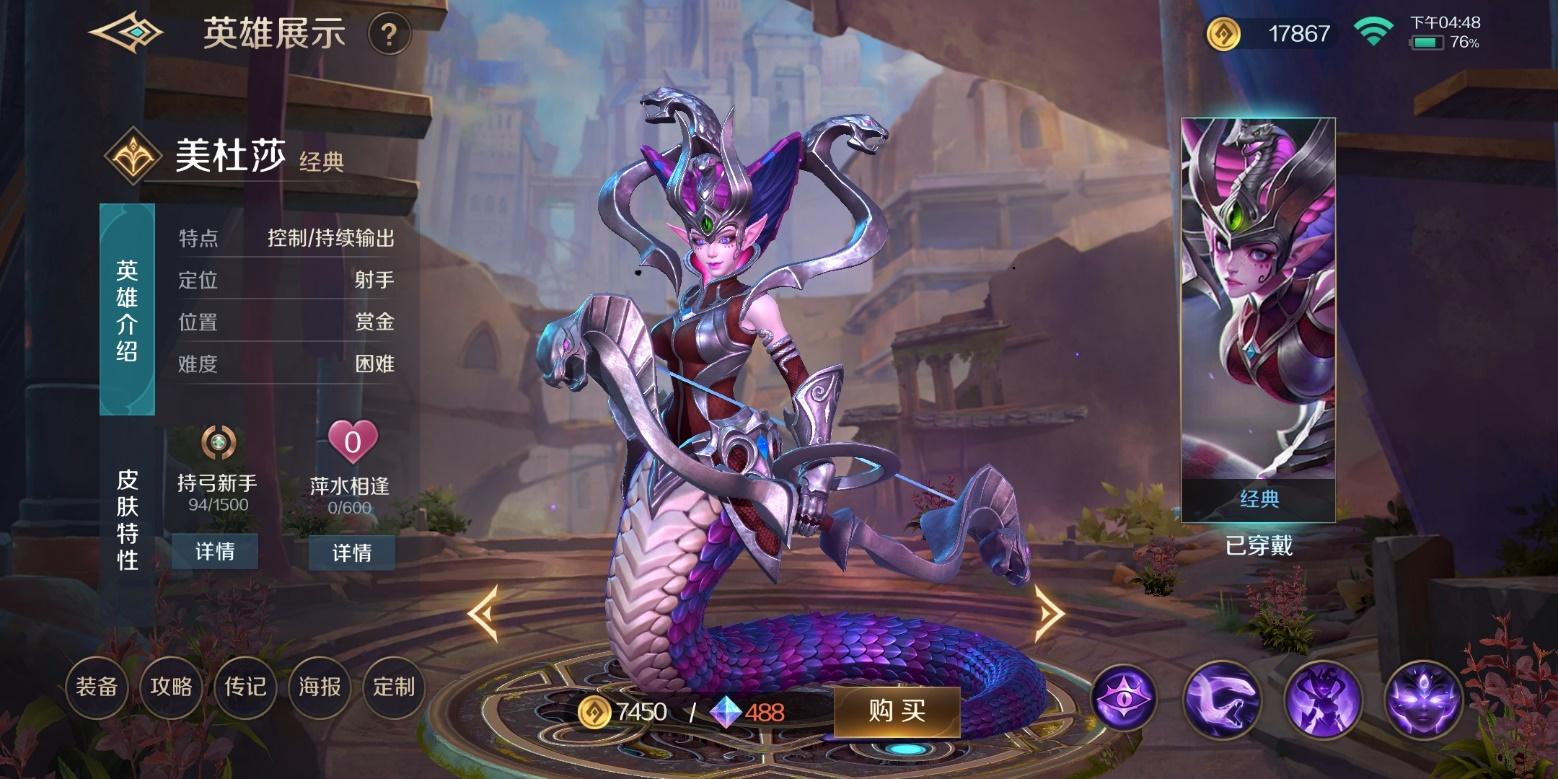The image size is (1558, 779).
Task: Go back using the top-left diamond arrow
Action: (127, 33)
